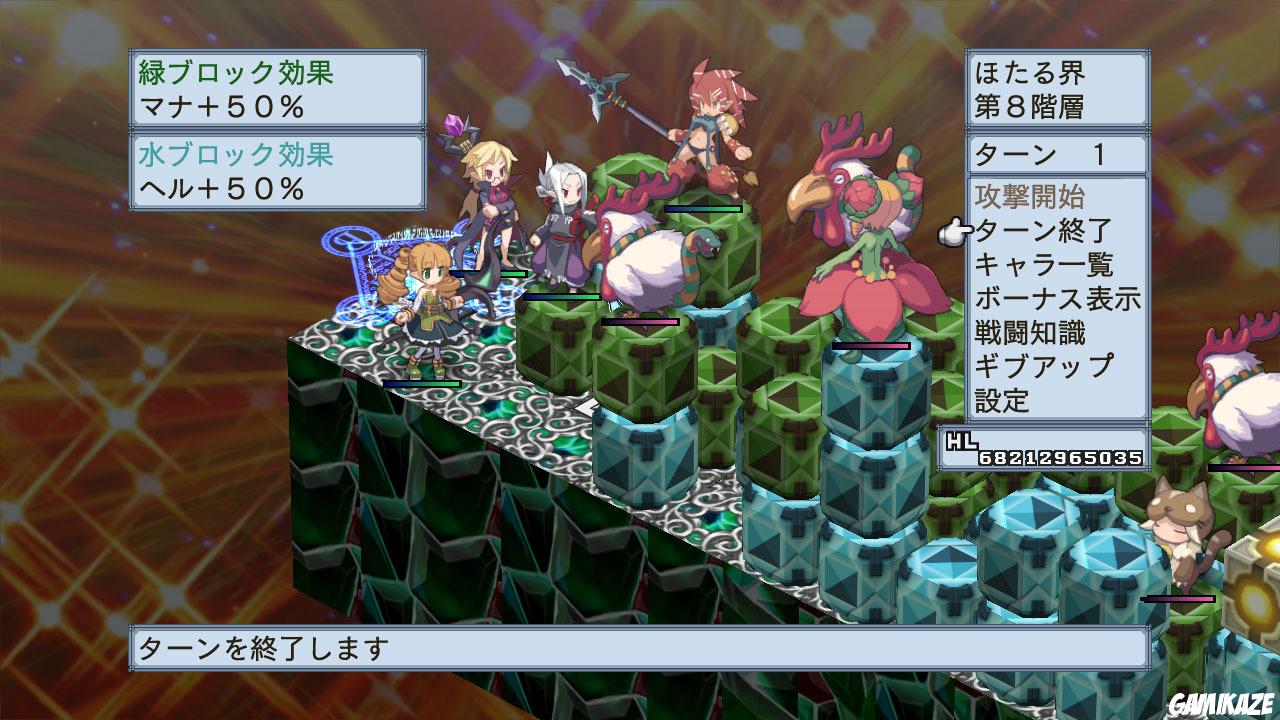Select the brown cat creature on the right edge
Image resolution: width=1280 pixels, height=720 pixels.
click(x=1180, y=530)
